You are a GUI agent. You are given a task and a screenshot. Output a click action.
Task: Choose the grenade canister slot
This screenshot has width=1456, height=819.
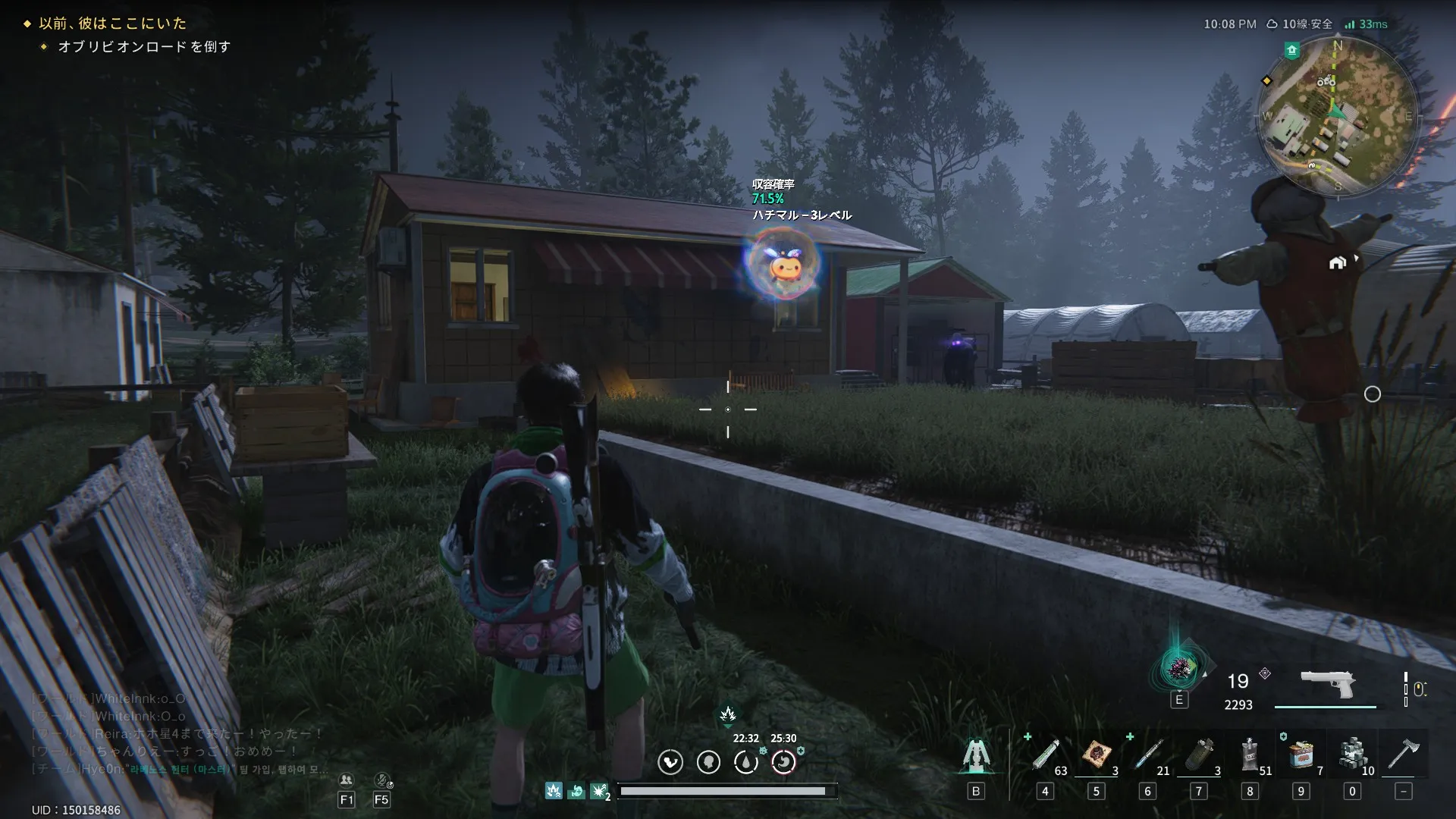(1200, 755)
